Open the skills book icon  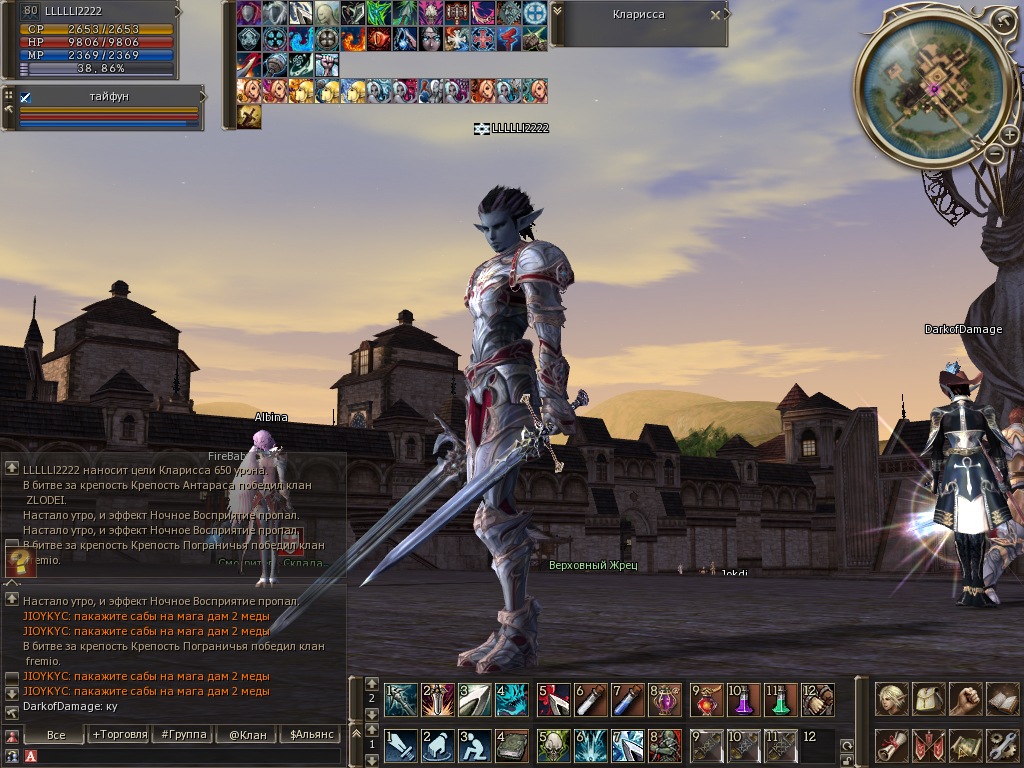[x=1002, y=699]
